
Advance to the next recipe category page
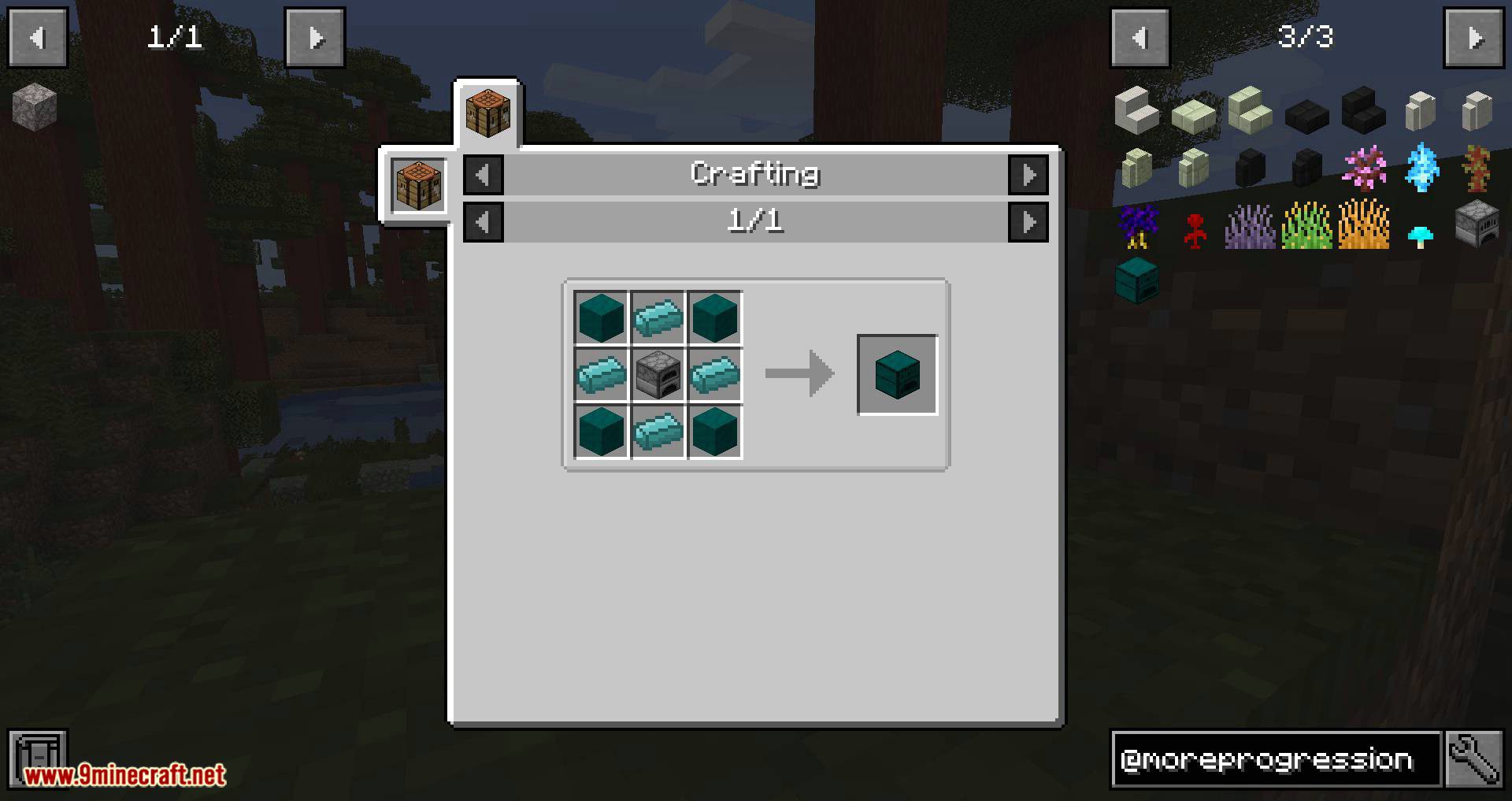[1030, 175]
